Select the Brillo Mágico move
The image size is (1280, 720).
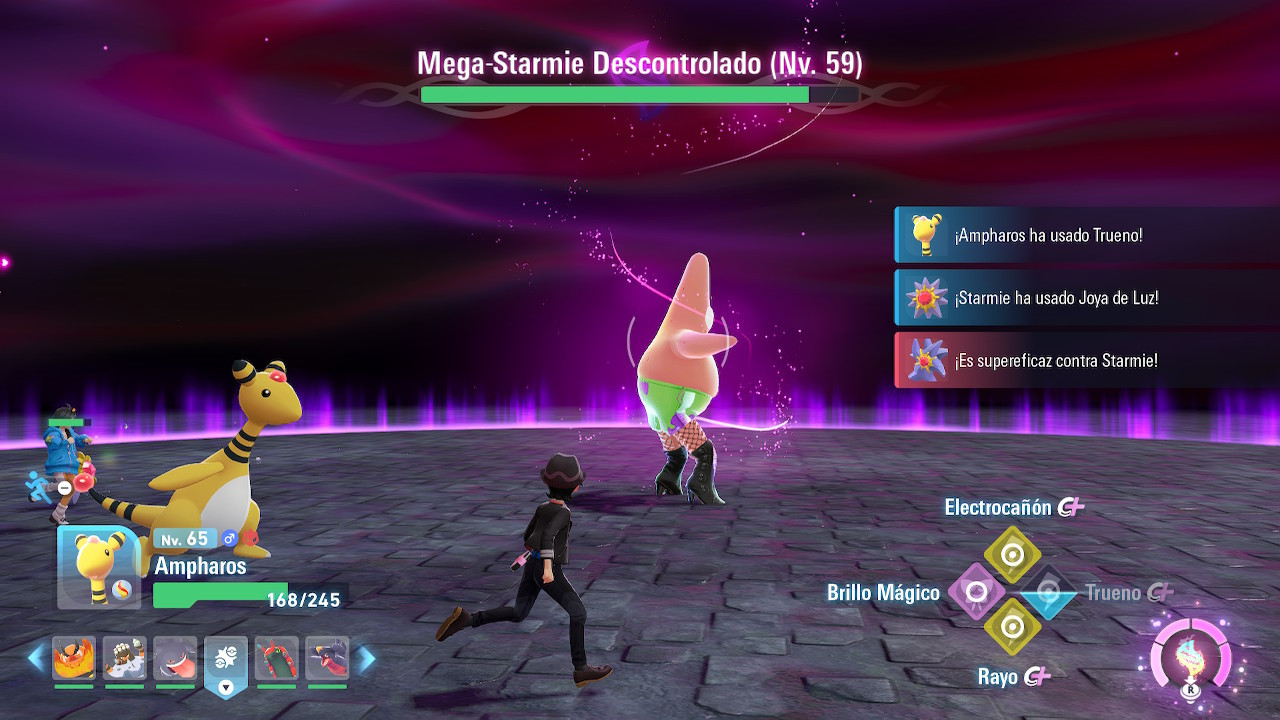976,592
